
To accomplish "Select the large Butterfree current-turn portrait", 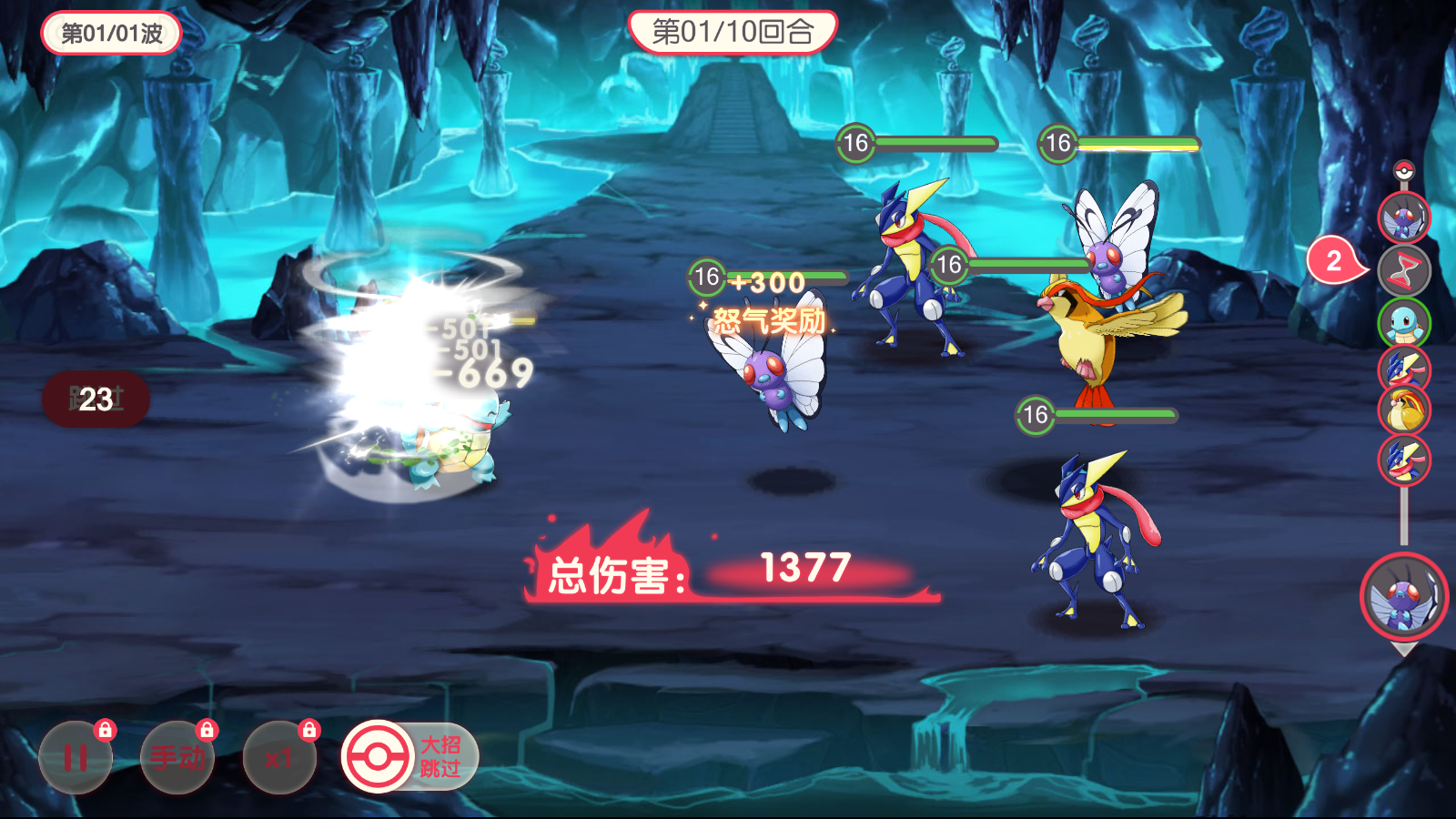I will (x=1404, y=597).
